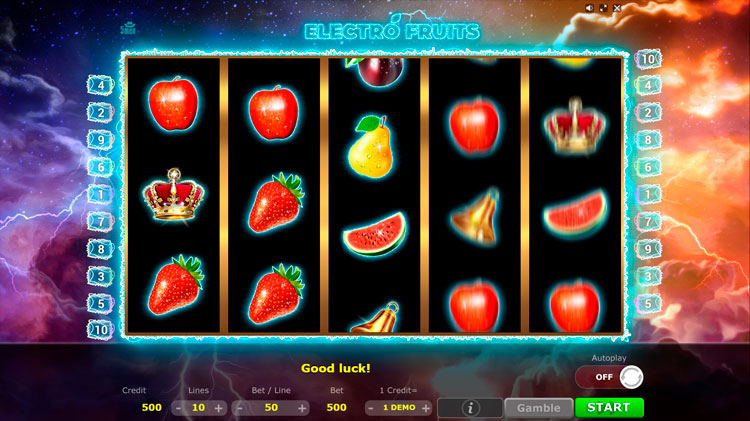Increase the 1 Credit denomination value
This screenshot has width=750, height=421.
click(426, 408)
